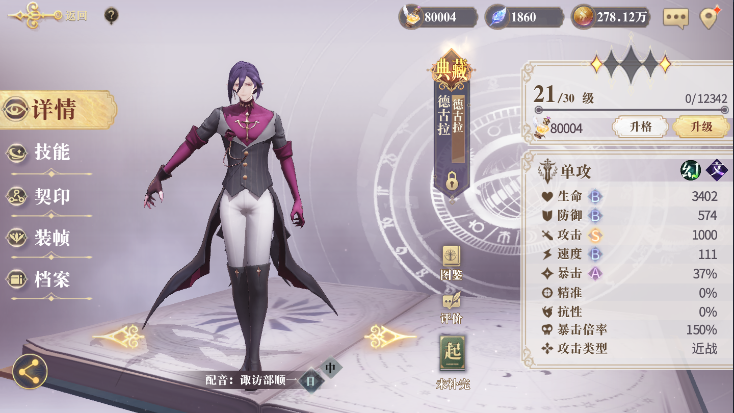Open the 评价 reviews icon
Screen dimensions: 734x413
(x=451, y=304)
